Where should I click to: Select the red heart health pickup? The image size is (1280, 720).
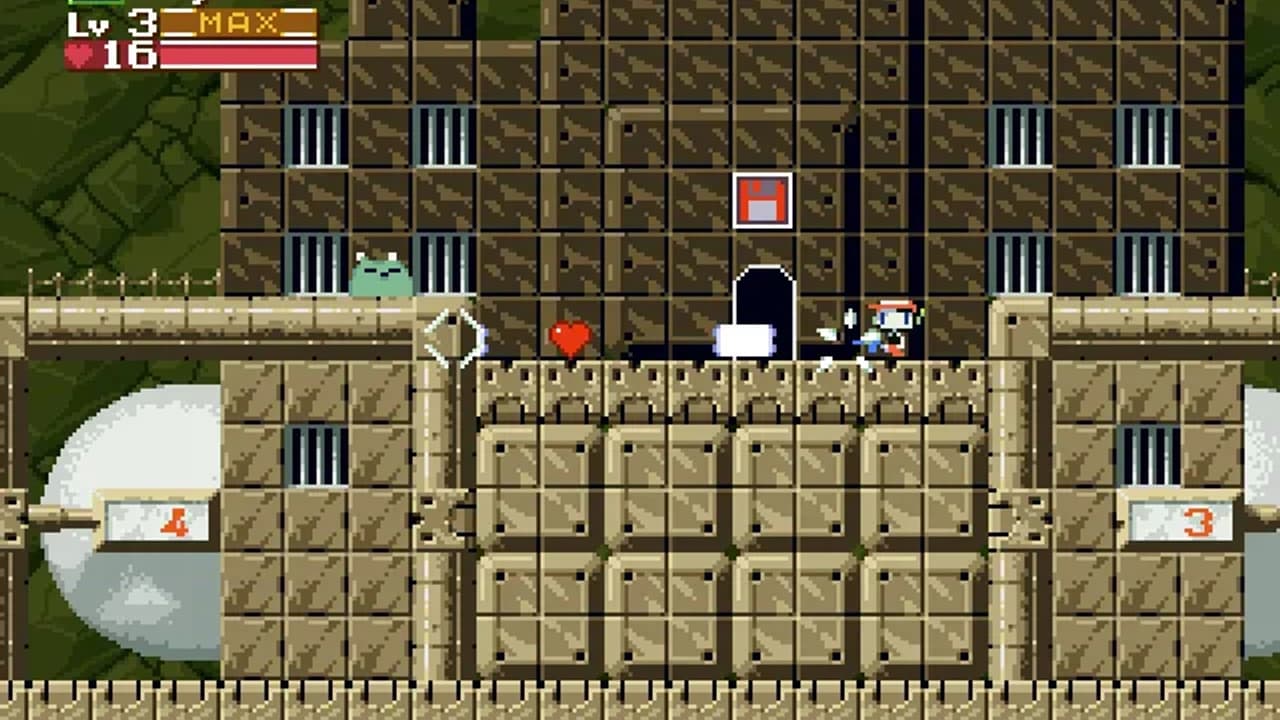tap(570, 337)
